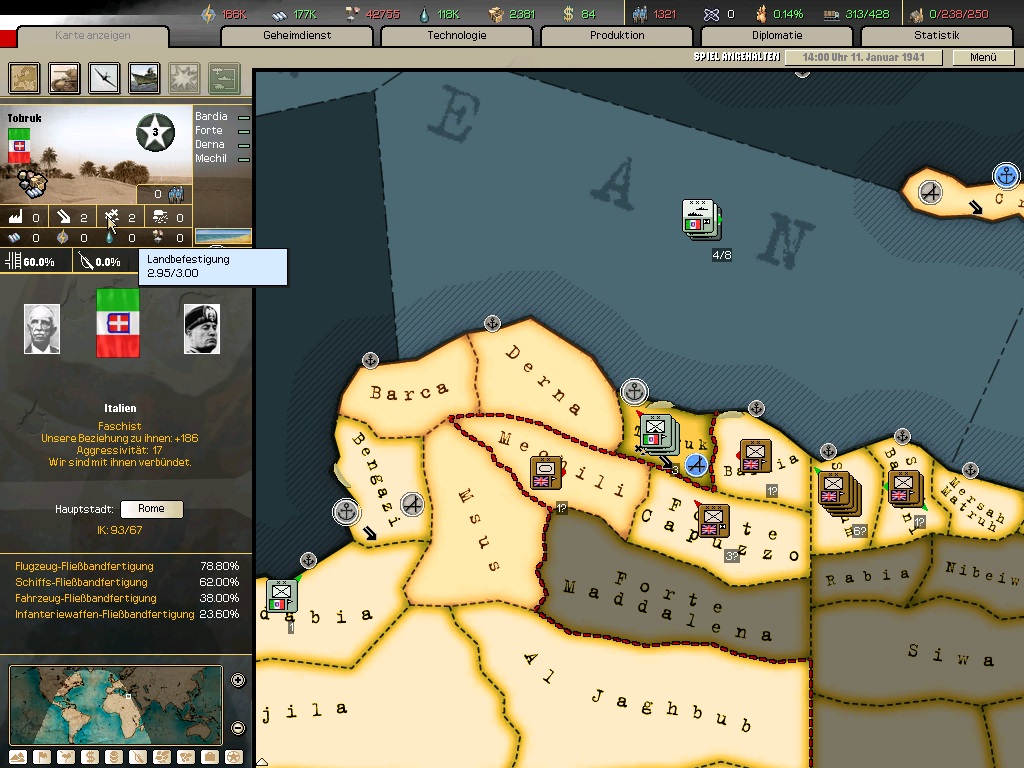Choose the aircraft units button
Viewport: 1024px width, 768px height.
tap(105, 77)
